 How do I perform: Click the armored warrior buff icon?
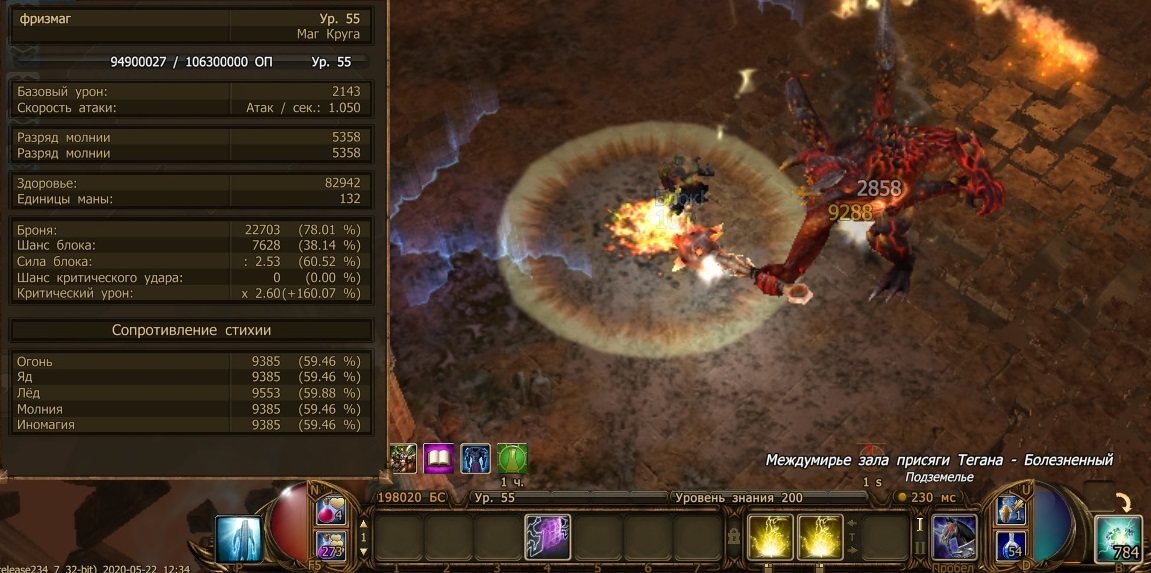click(x=403, y=459)
